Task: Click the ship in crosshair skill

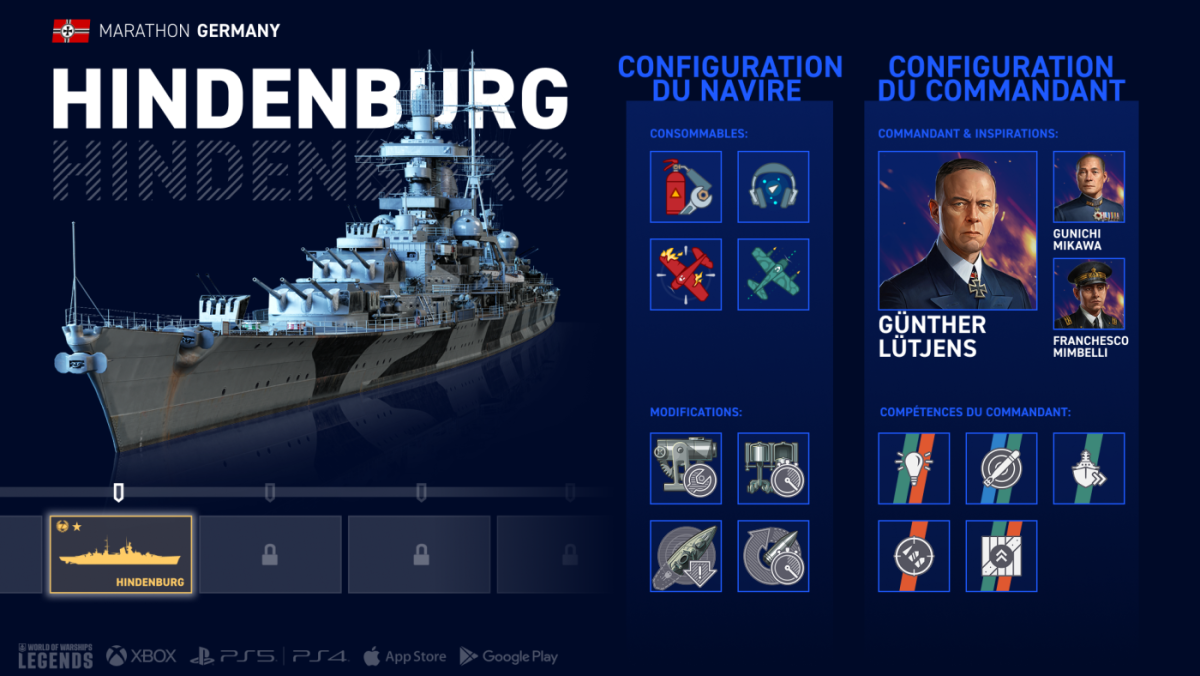Action: 914,555
